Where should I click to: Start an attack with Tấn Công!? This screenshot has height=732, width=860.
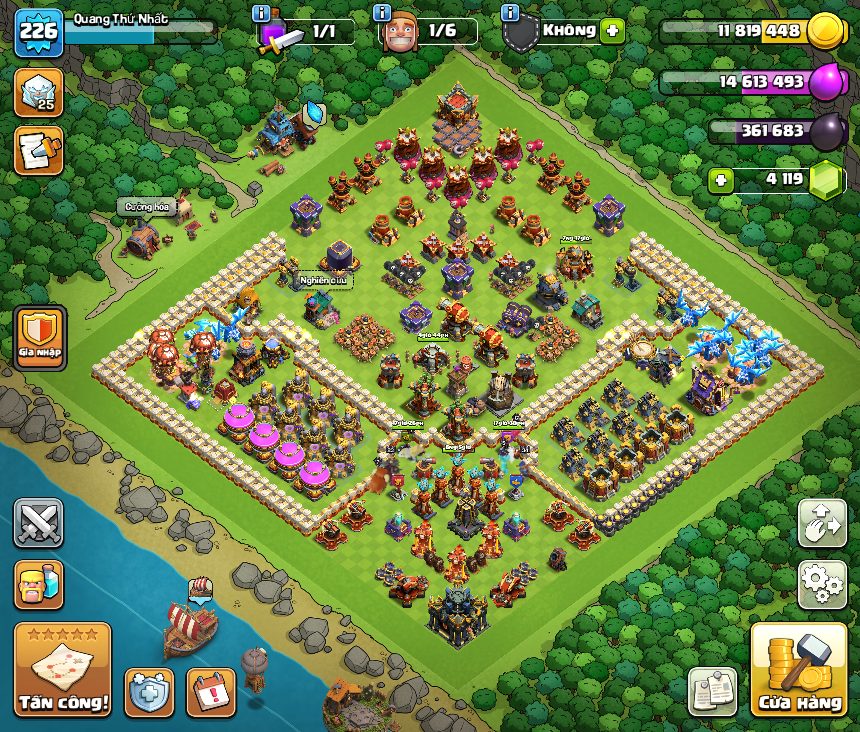pyautogui.click(x=62, y=671)
